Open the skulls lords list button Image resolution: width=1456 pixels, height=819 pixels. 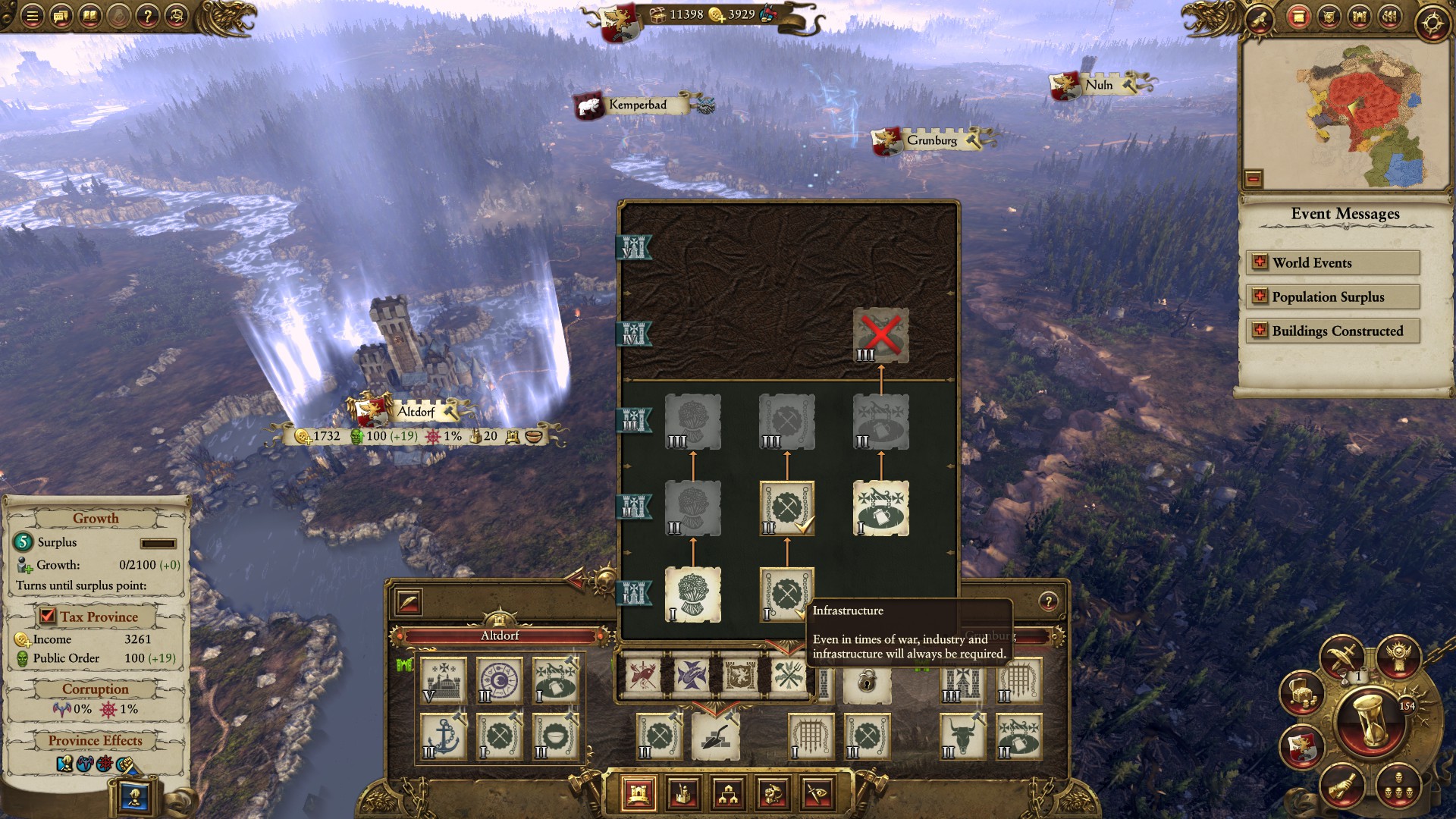(1398, 786)
